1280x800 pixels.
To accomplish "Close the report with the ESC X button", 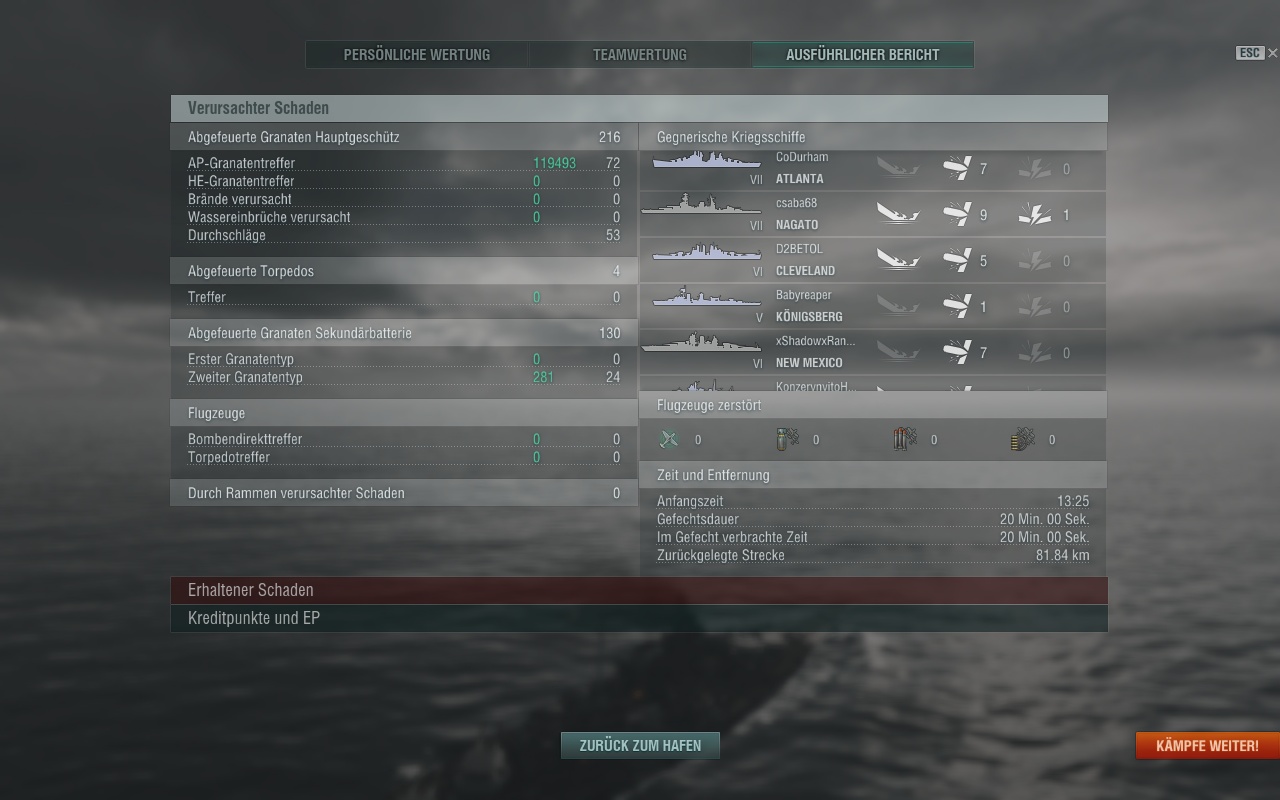I will tap(1272, 53).
